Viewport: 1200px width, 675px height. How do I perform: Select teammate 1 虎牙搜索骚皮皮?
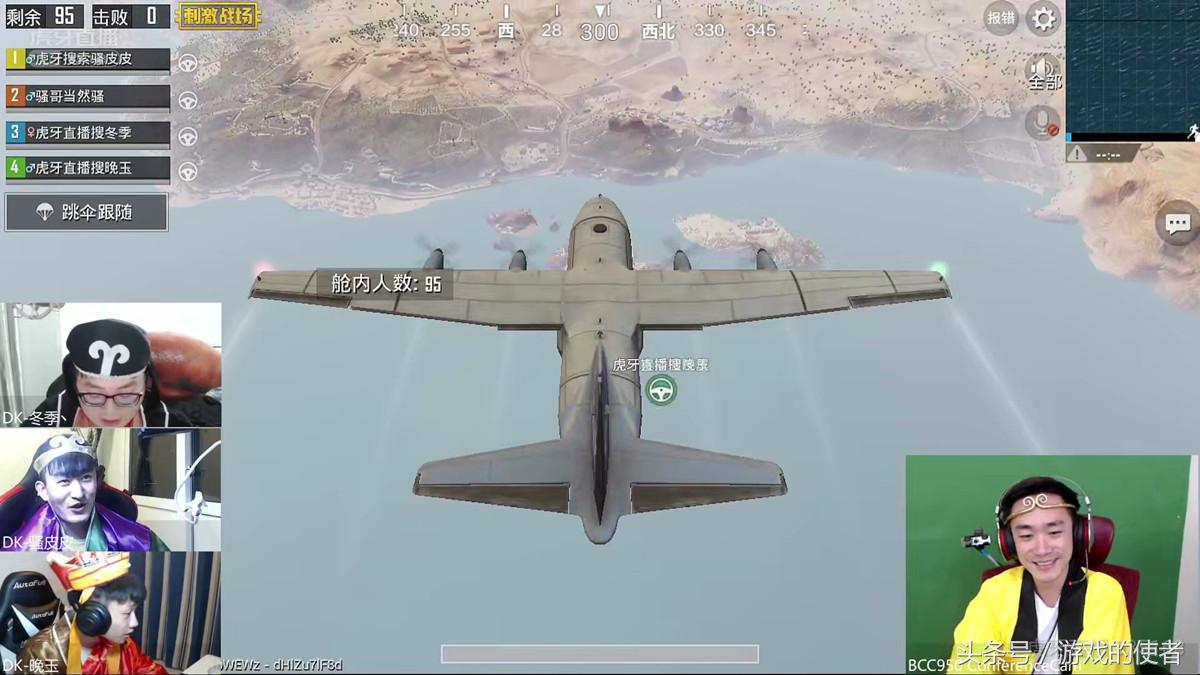point(87,59)
